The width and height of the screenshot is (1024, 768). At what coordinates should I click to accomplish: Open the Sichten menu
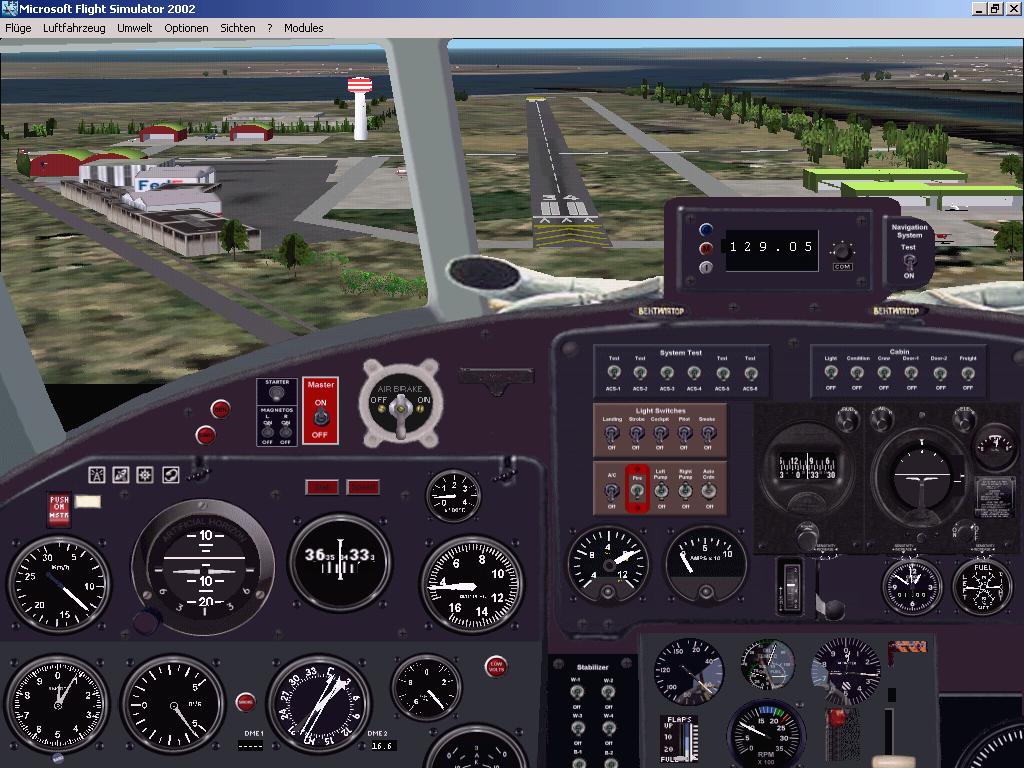pos(238,28)
